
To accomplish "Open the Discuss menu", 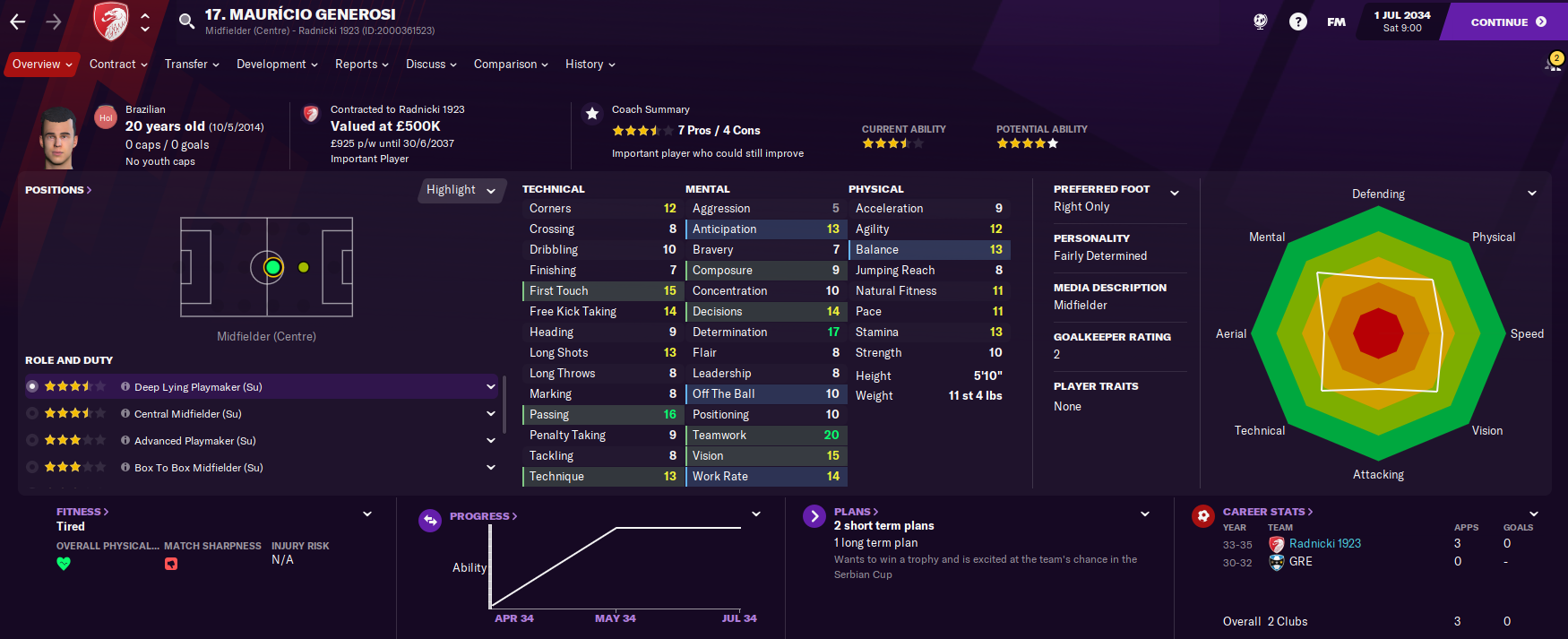I will point(431,65).
